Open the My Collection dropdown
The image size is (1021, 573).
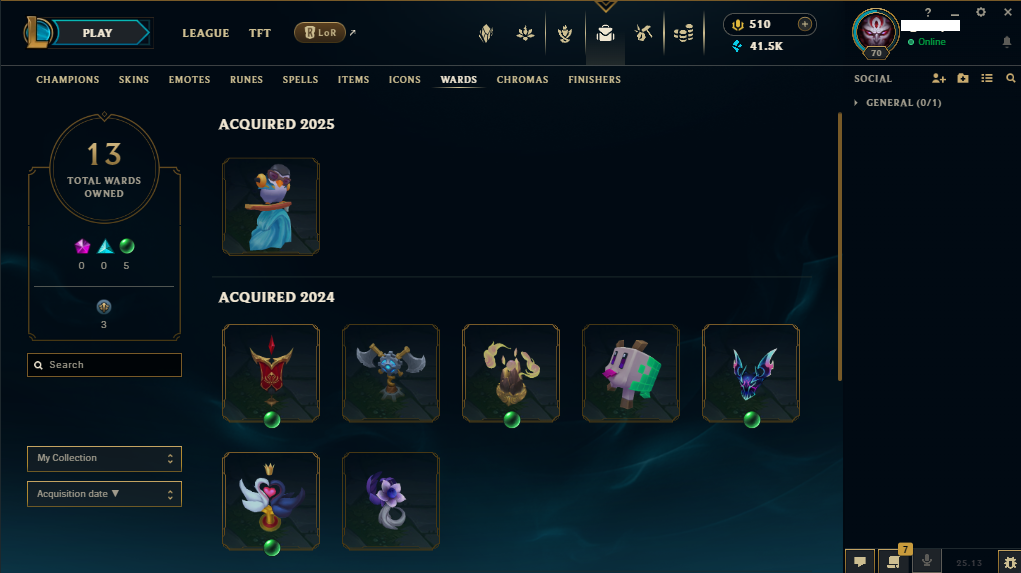[x=104, y=458]
